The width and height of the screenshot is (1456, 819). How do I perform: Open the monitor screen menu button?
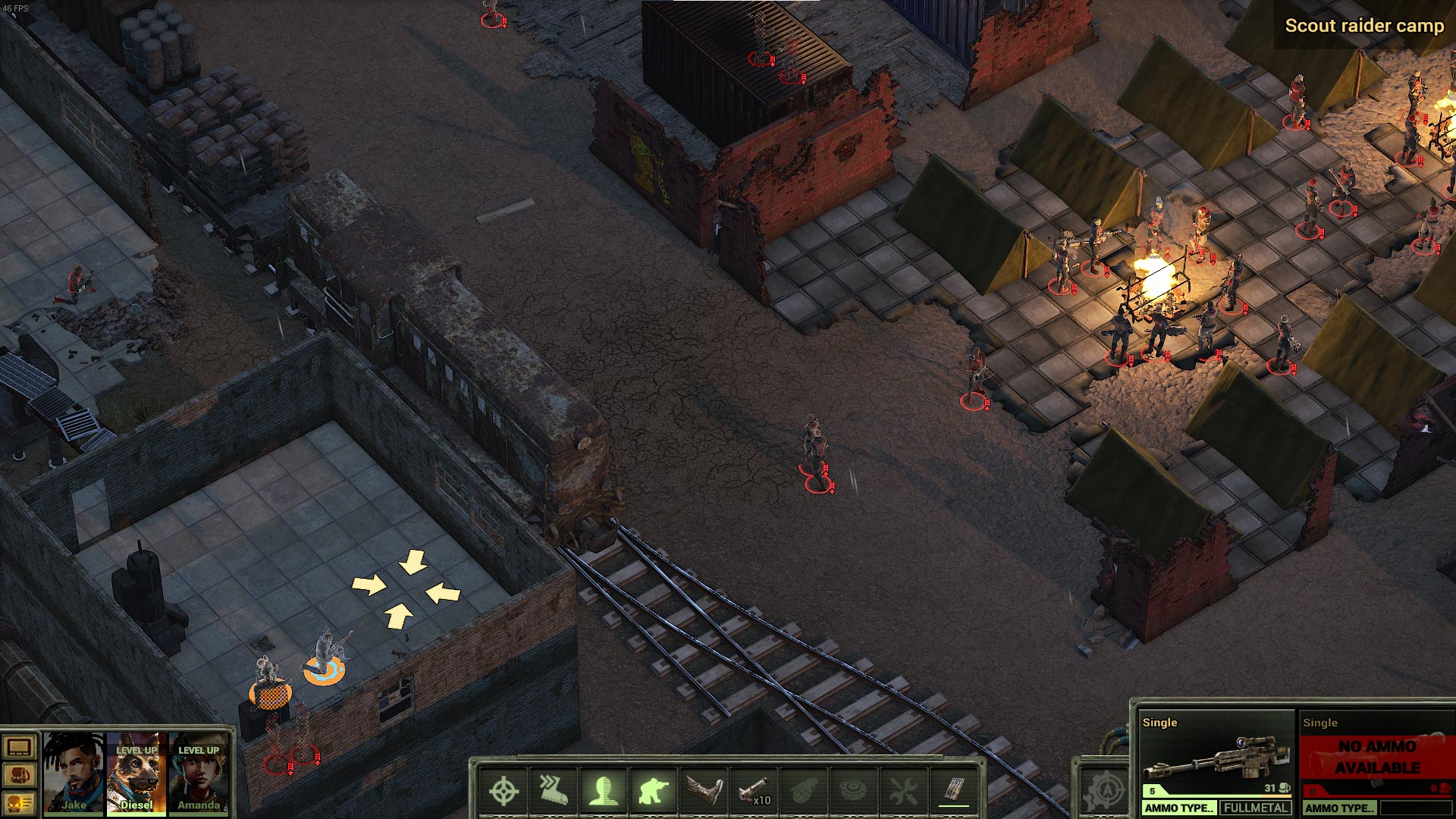(x=19, y=748)
